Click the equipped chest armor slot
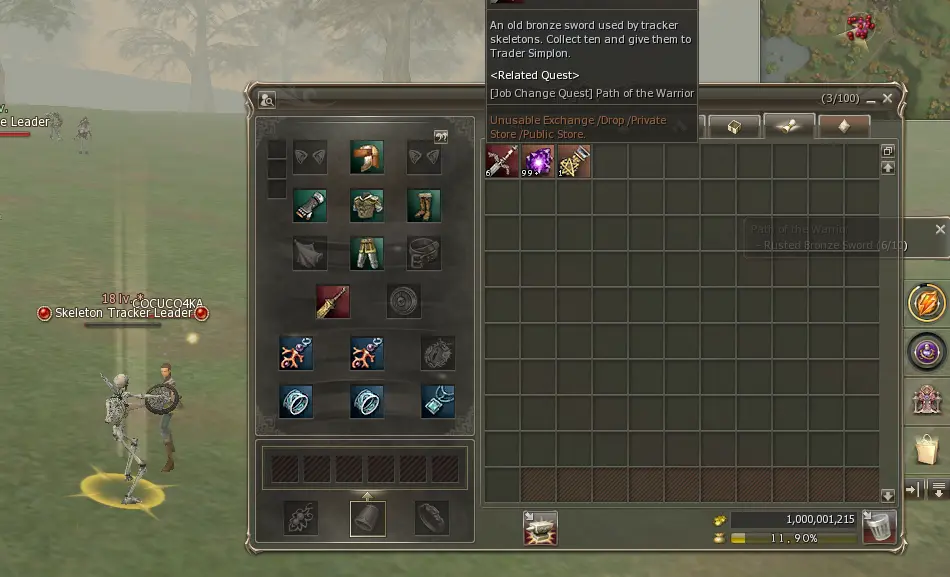 pos(367,205)
